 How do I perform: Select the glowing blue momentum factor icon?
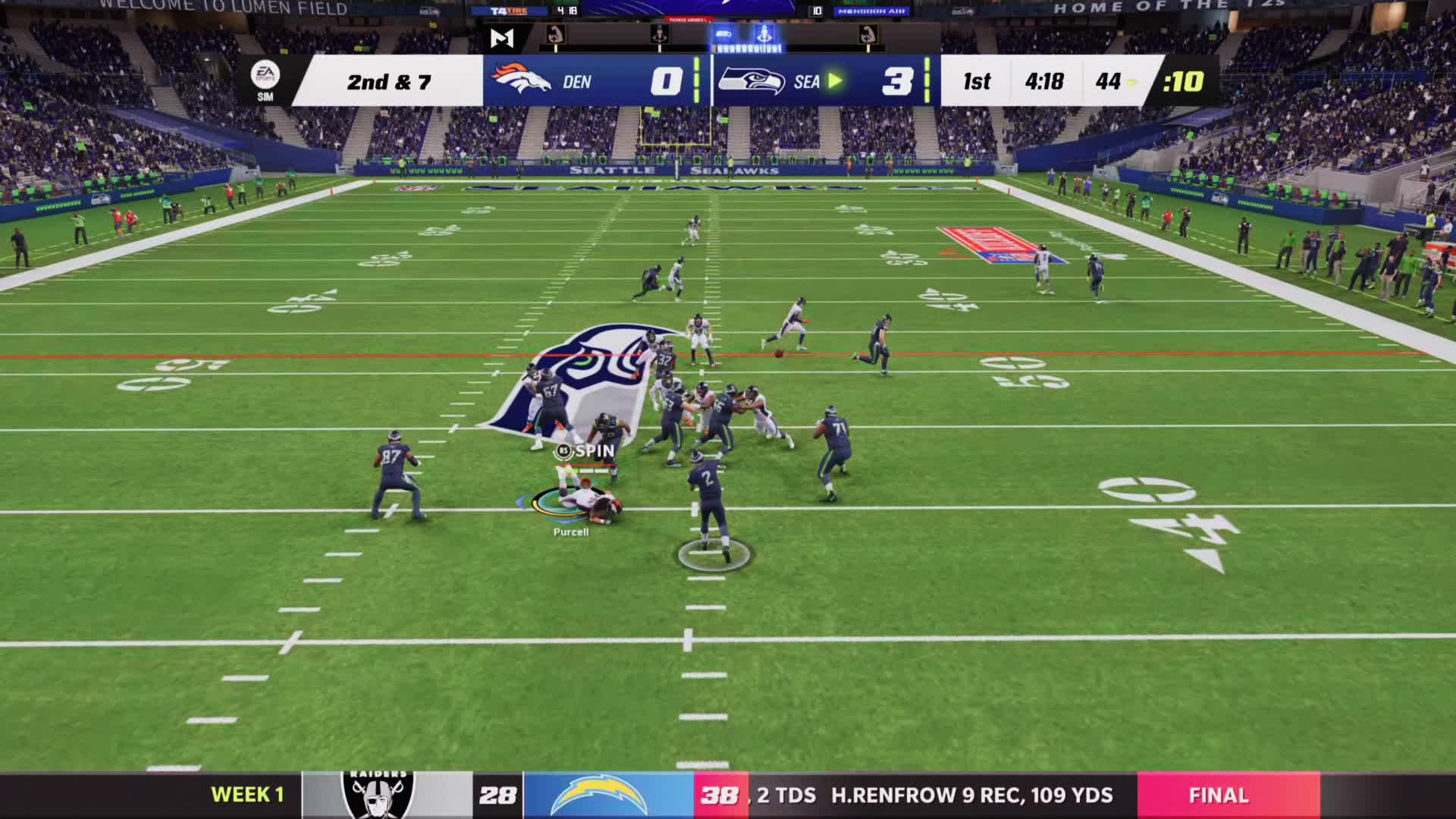click(764, 34)
